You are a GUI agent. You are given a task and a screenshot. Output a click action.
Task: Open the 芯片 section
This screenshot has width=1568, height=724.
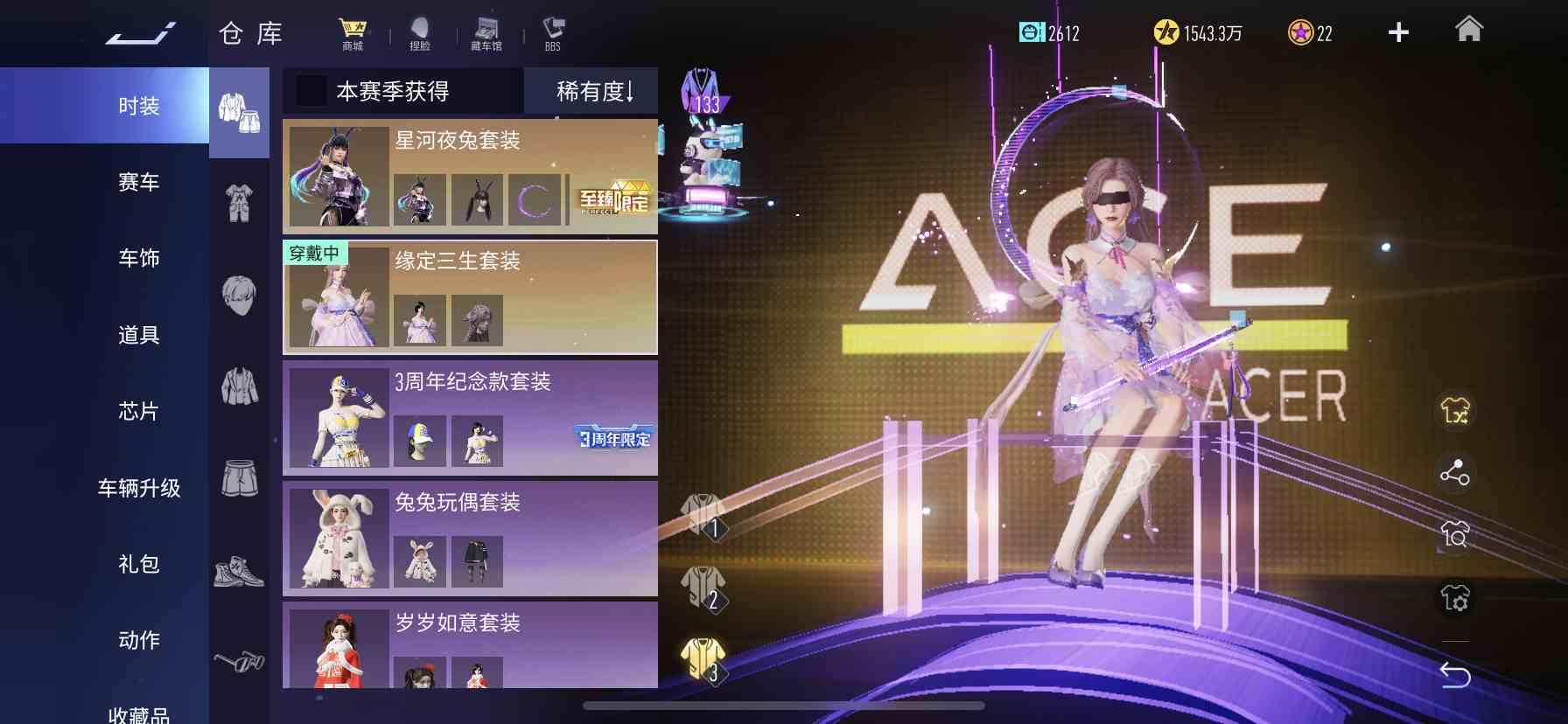pyautogui.click(x=138, y=411)
